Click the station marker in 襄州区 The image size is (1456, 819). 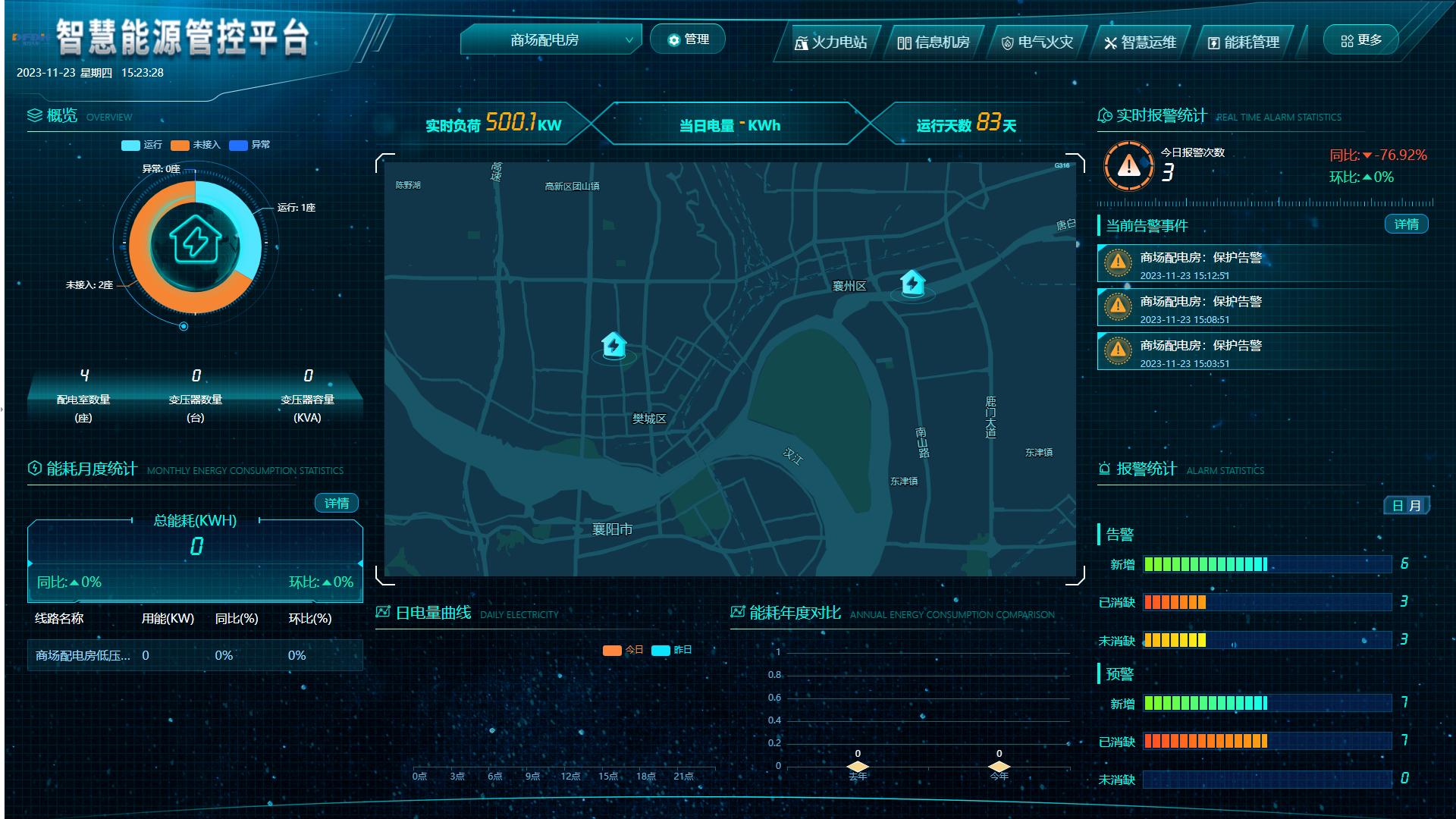coord(912,284)
